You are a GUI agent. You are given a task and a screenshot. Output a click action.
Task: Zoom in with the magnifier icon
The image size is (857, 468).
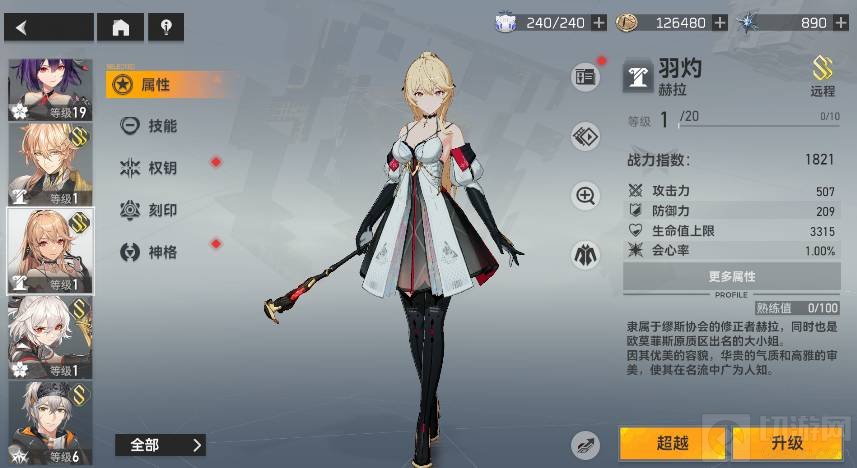coord(585,196)
